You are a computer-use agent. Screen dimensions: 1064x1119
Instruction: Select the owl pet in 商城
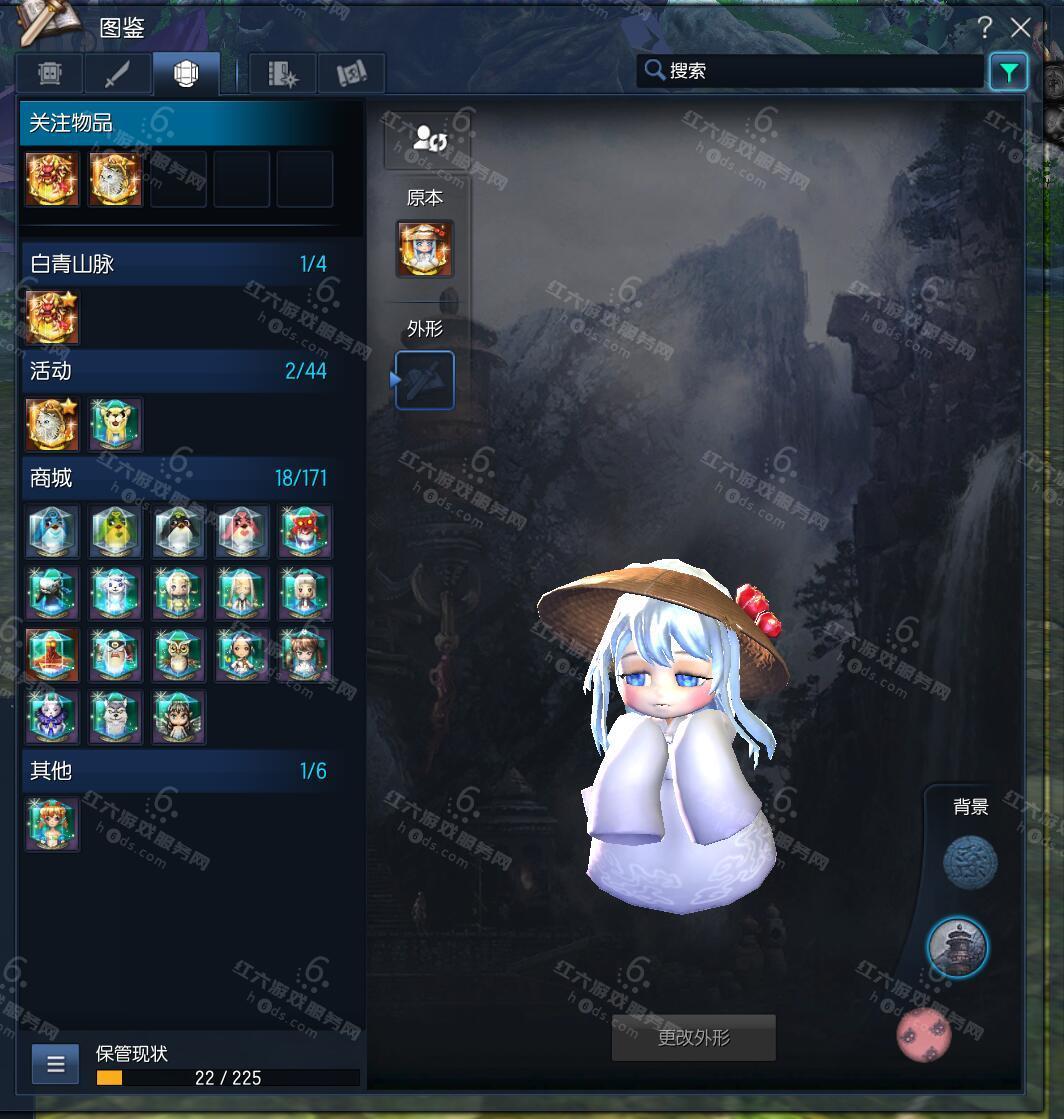tap(179, 655)
